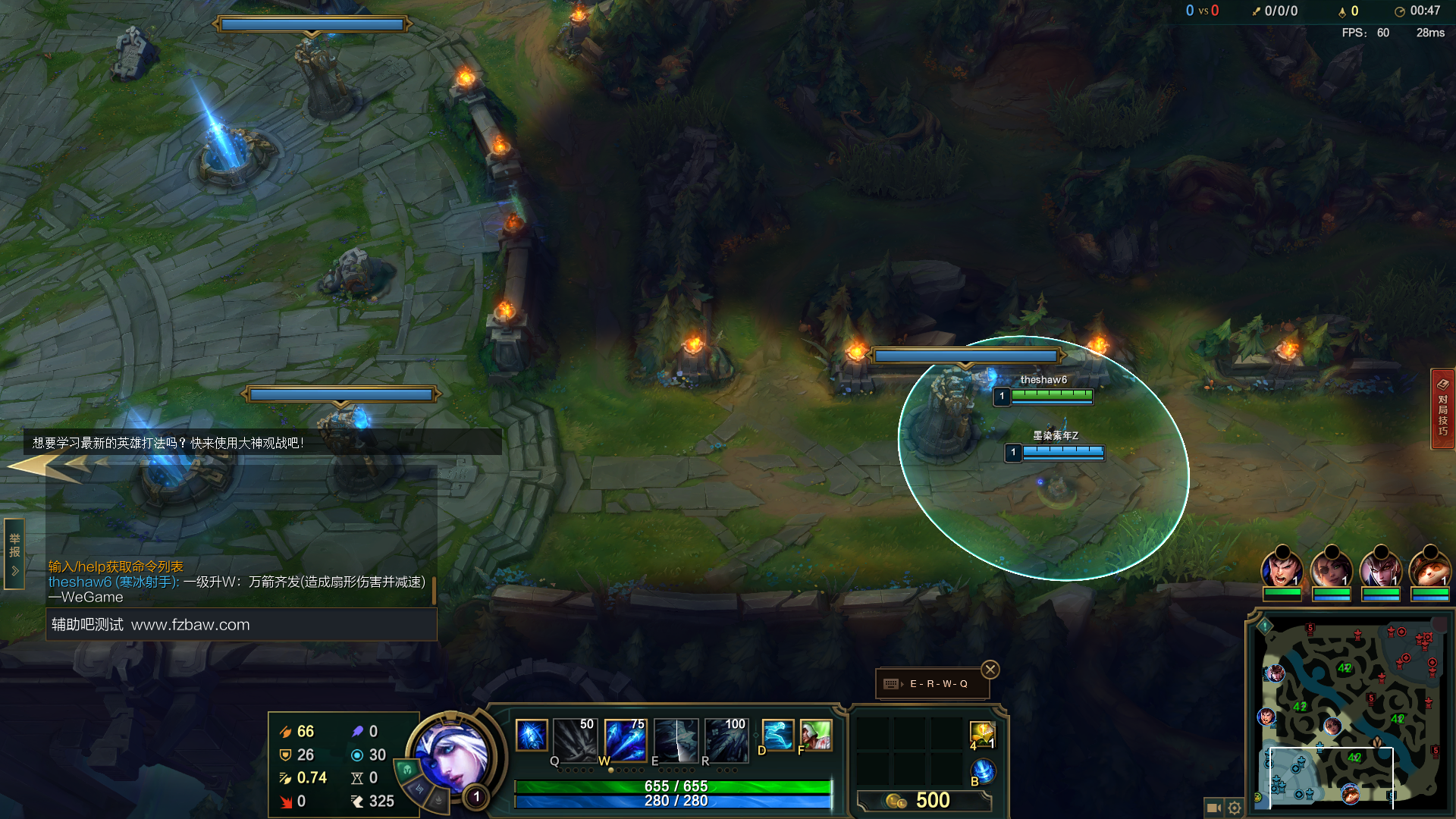Viewport: 1456px width, 819px height.
Task: Click the Hawkshot E ability icon
Action: 676,739
